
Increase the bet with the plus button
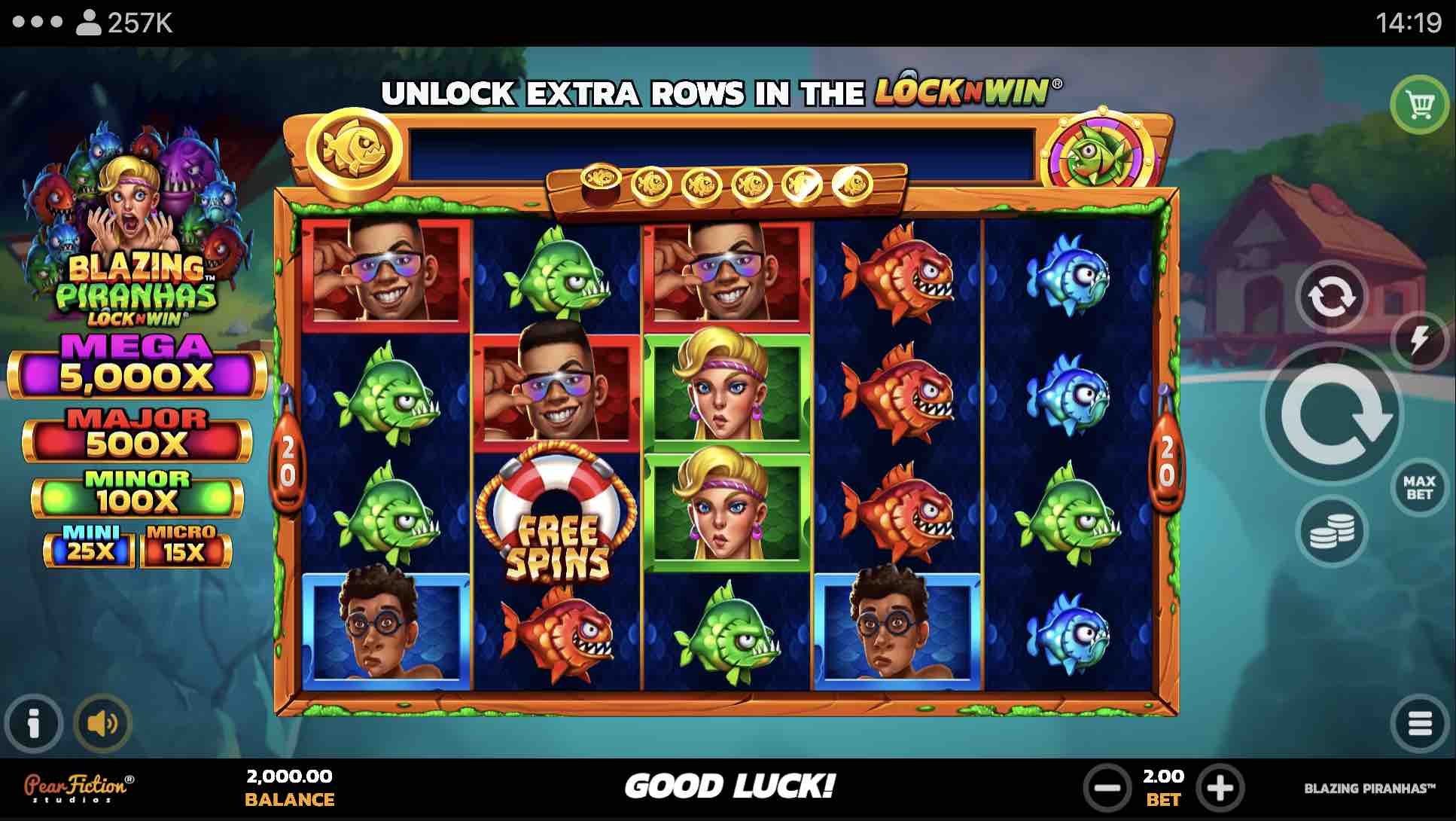point(1220,789)
